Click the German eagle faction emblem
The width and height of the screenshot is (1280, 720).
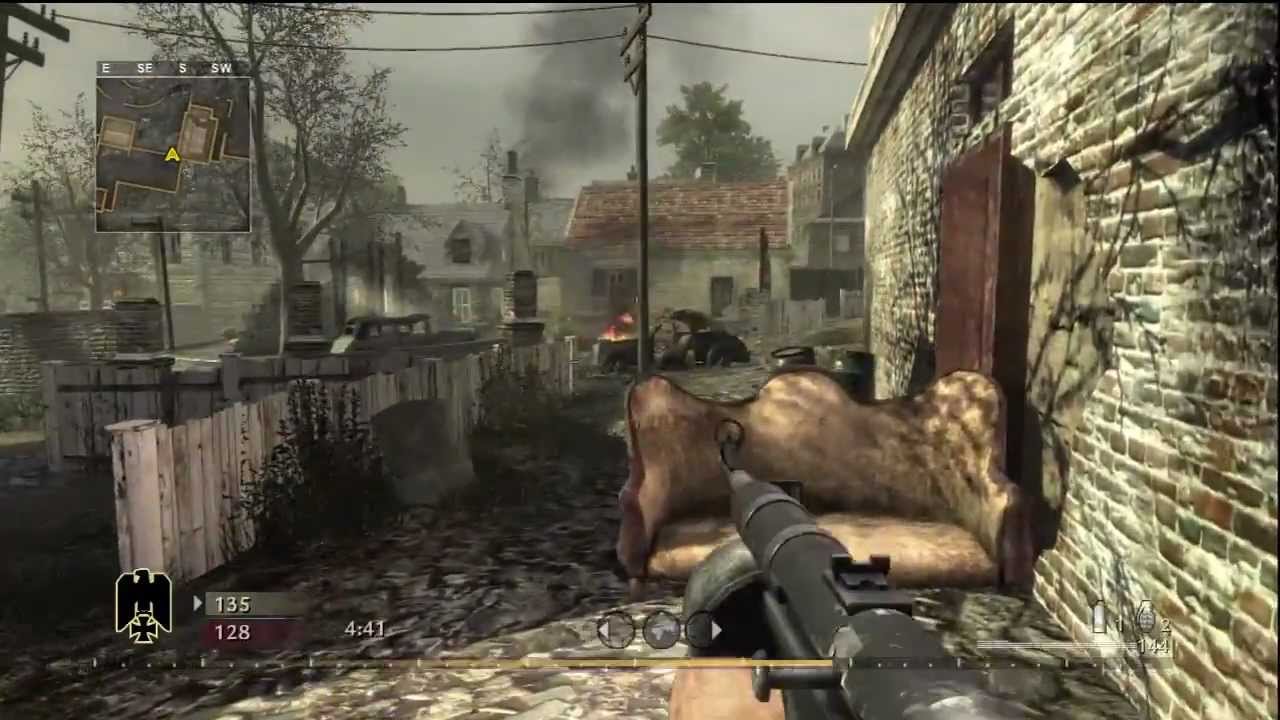coord(144,605)
